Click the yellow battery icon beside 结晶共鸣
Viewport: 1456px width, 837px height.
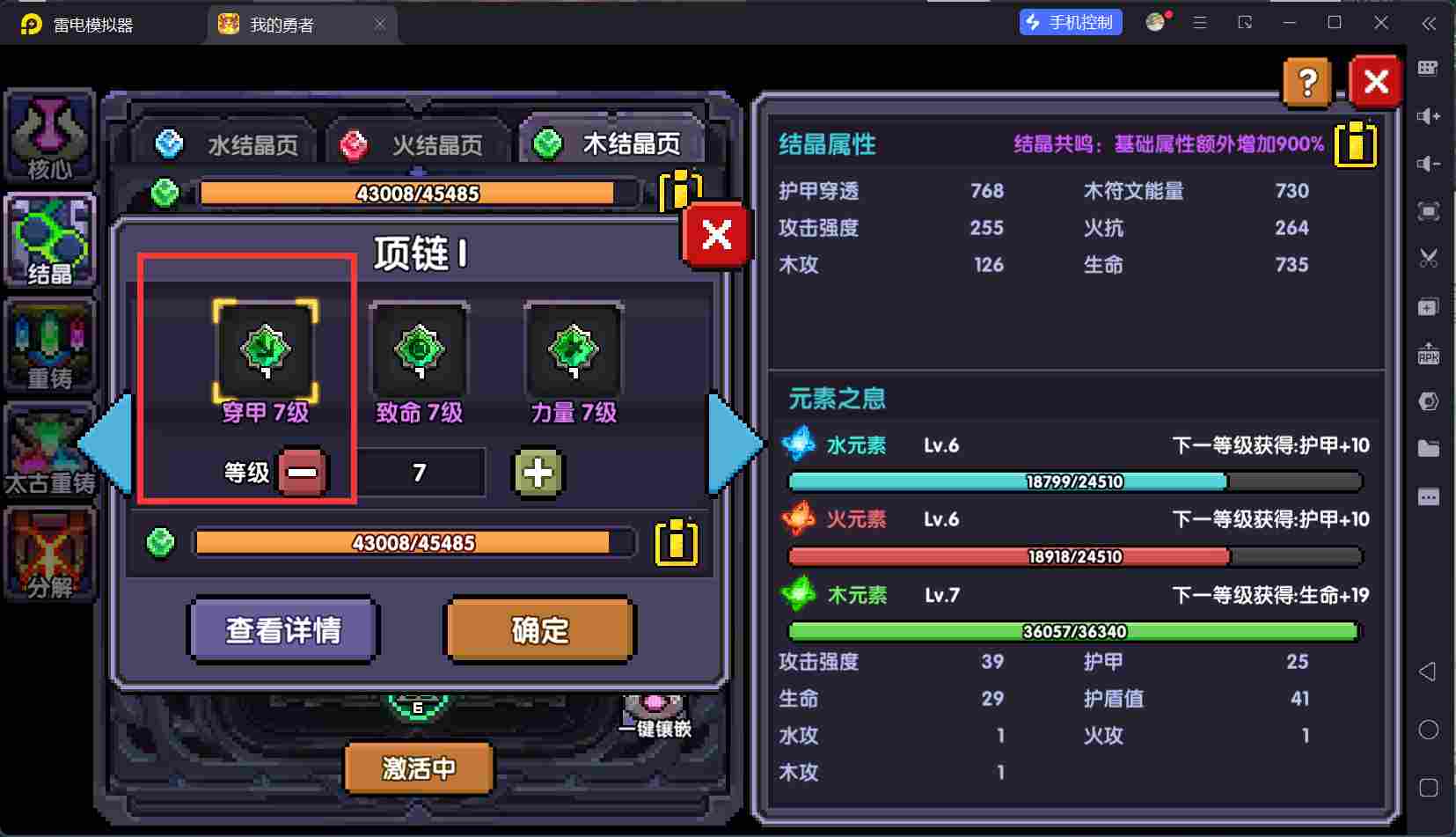[x=1355, y=145]
